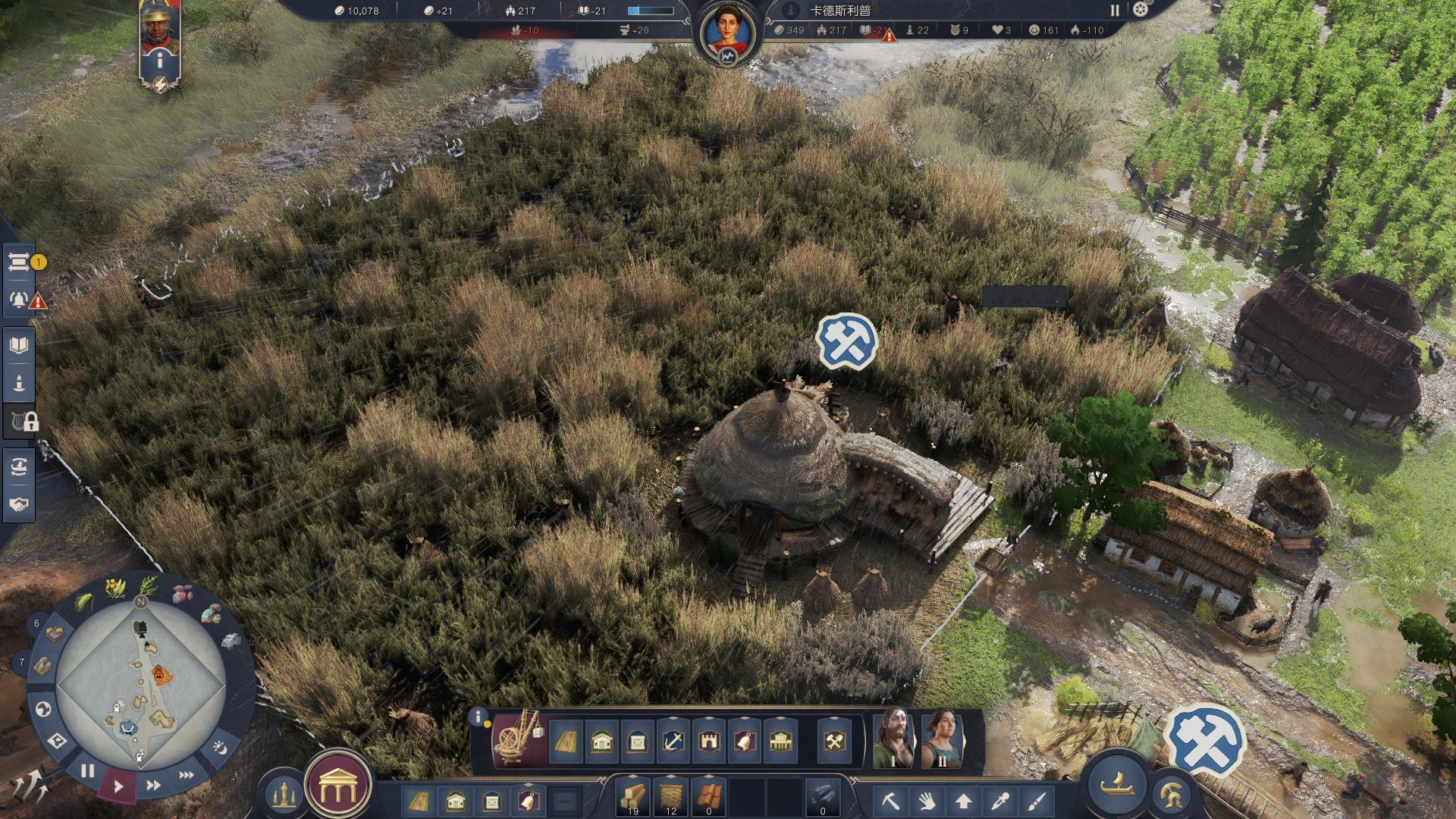Viewport: 1456px width, 819px height.
Task: Toggle the day and night cycle
Action: [218, 748]
